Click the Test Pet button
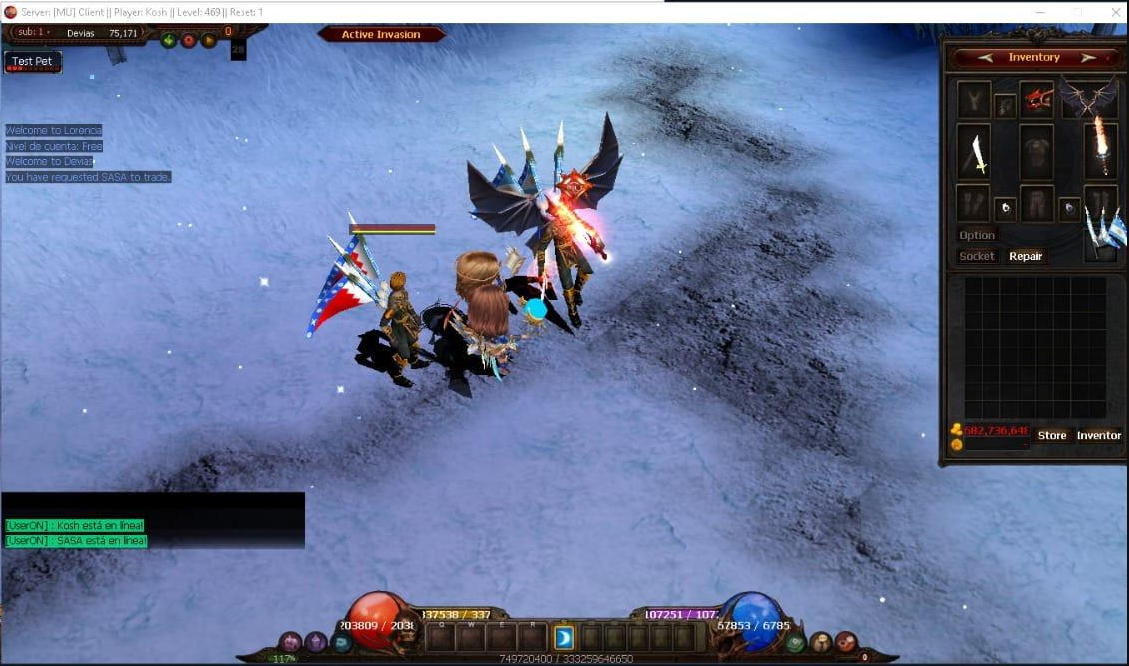Screen dimensions: 1129x666 pos(33,62)
